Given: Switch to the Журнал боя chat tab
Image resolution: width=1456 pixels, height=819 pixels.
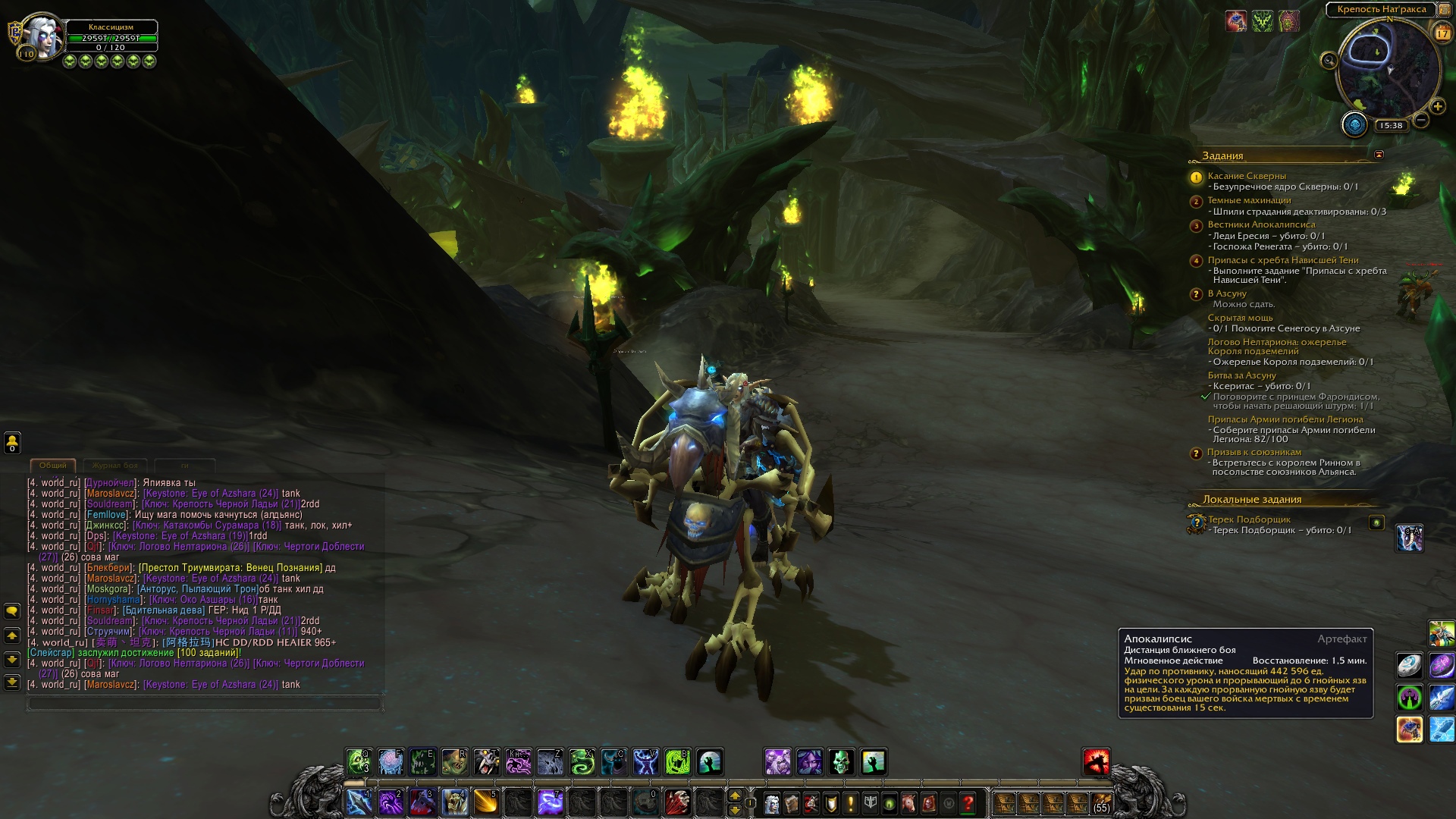Looking at the screenshot, I should (x=115, y=466).
